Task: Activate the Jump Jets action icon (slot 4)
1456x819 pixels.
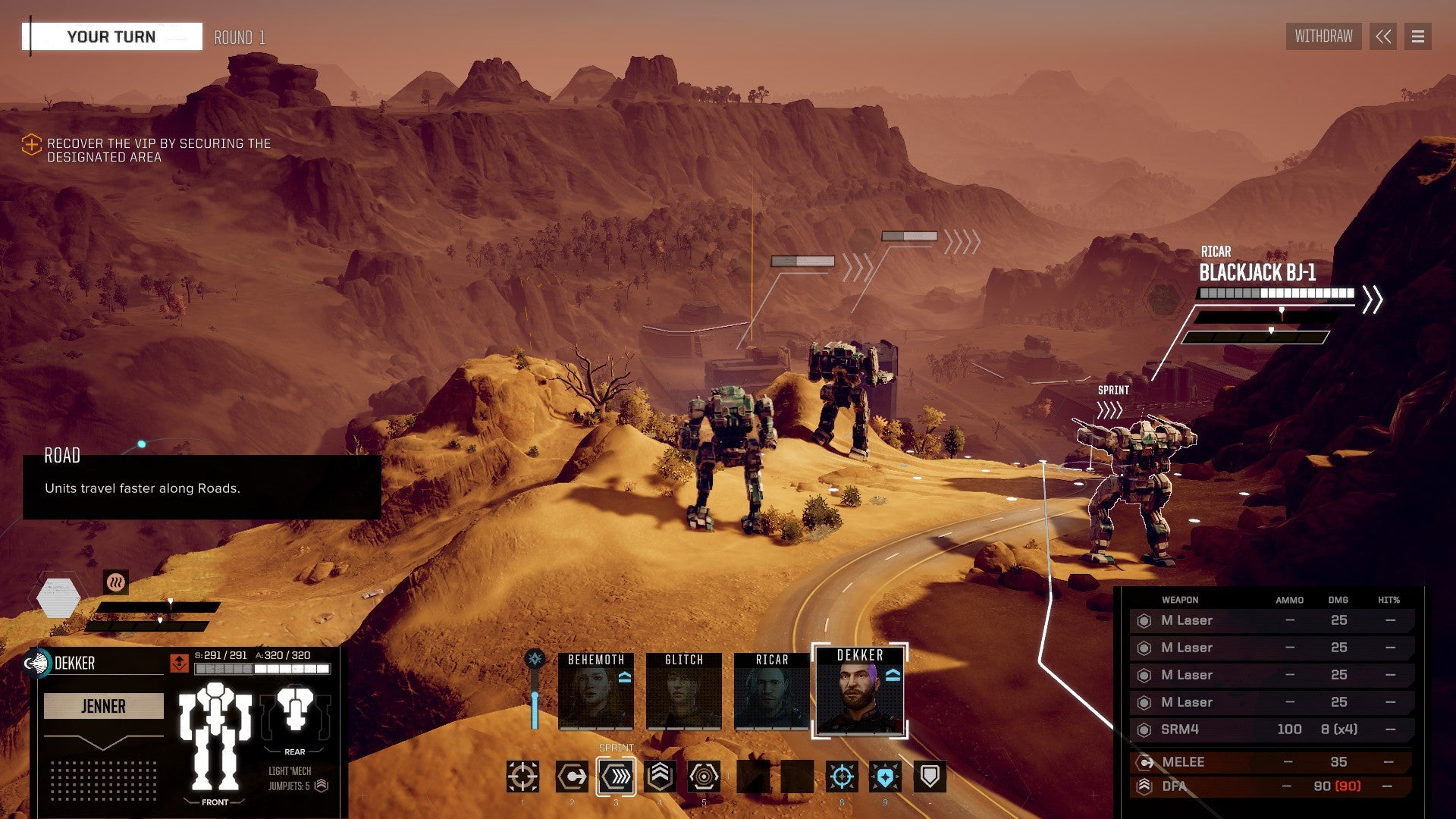Action: click(x=661, y=777)
